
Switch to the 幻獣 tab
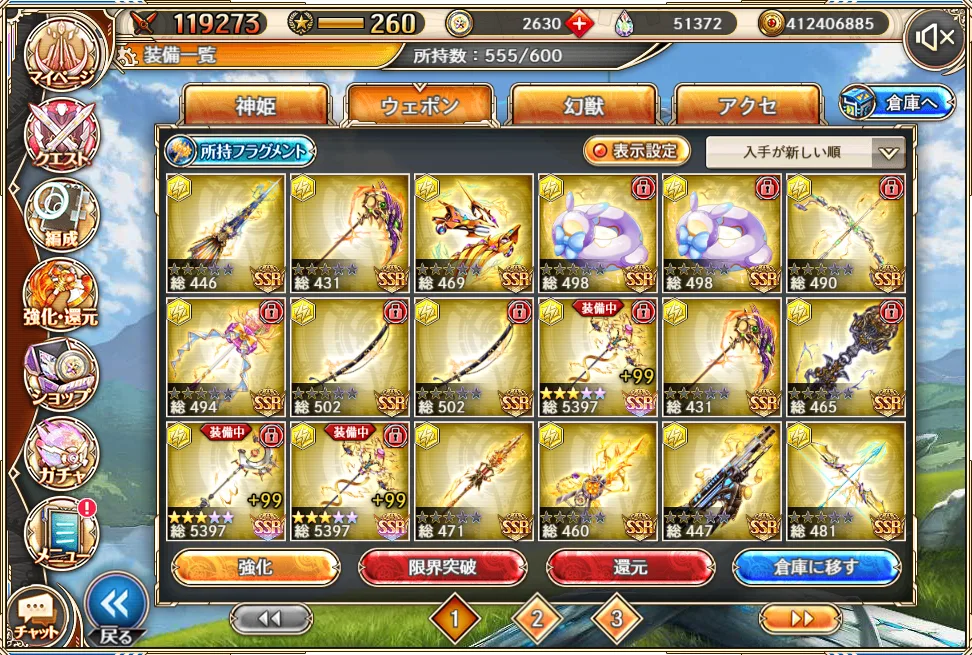point(583,106)
